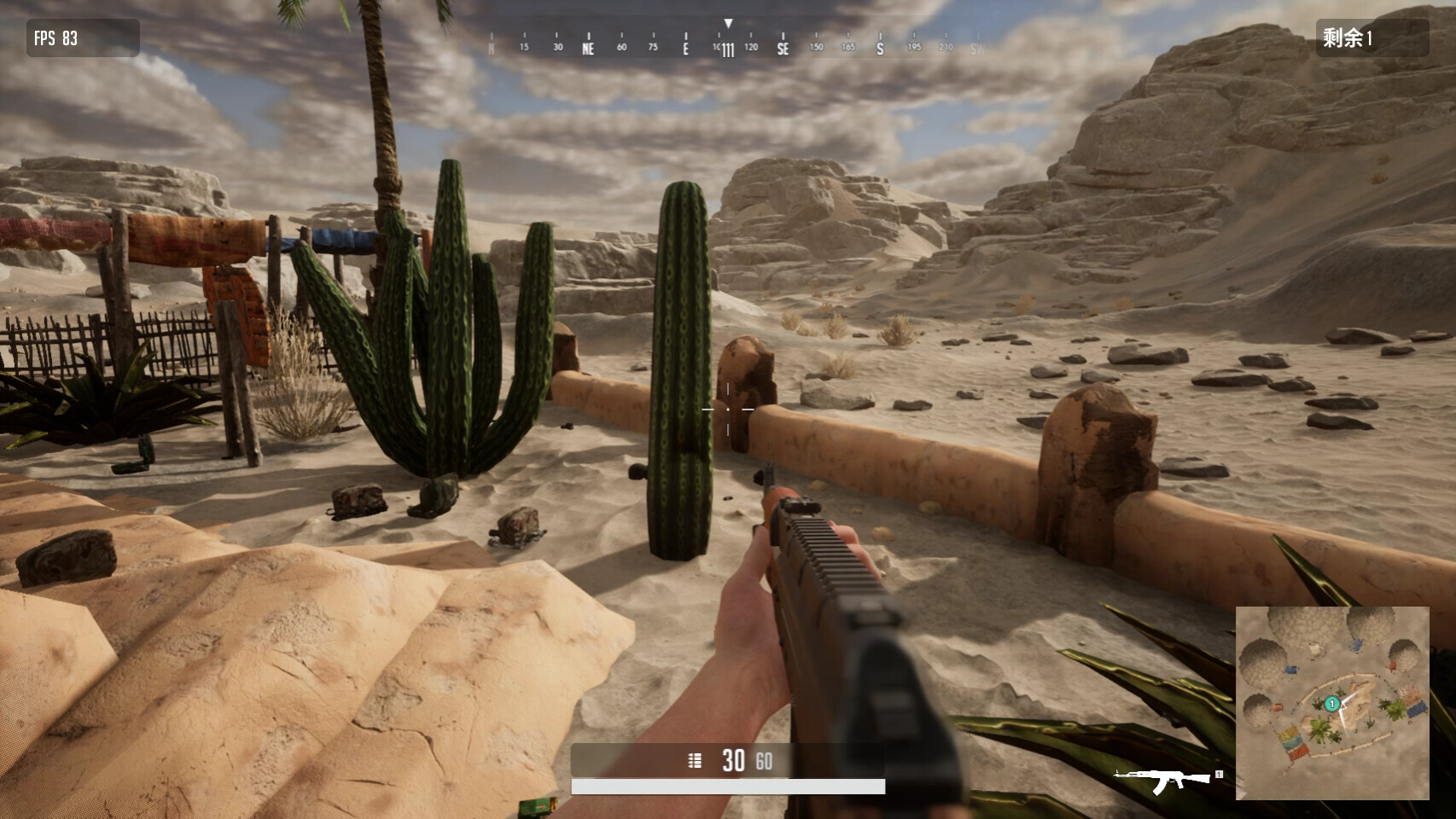Click the teal player marker 1 on minimap
This screenshot has height=819, width=1456.
pos(1332,704)
